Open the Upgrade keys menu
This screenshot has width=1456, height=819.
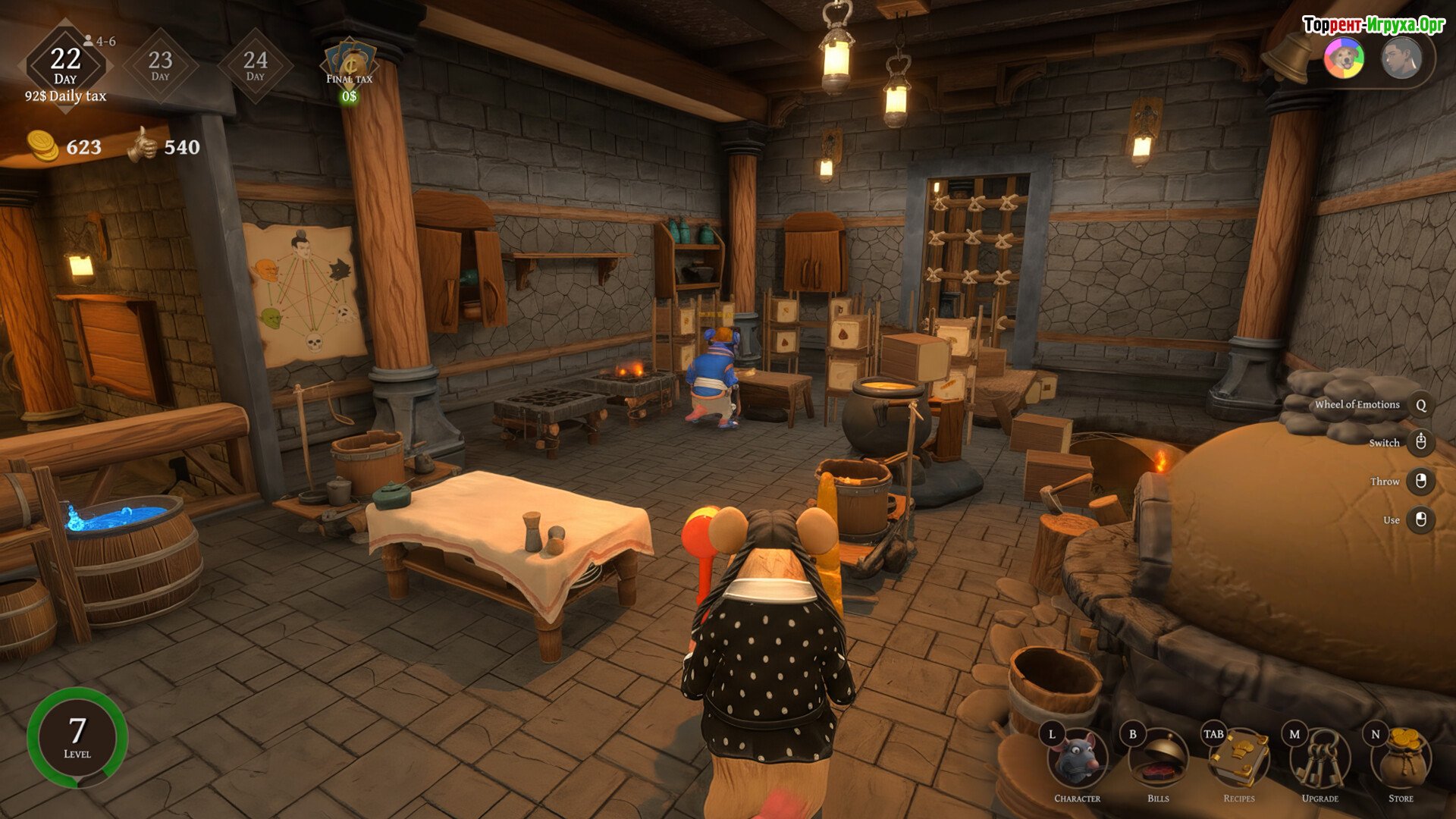click(1320, 760)
